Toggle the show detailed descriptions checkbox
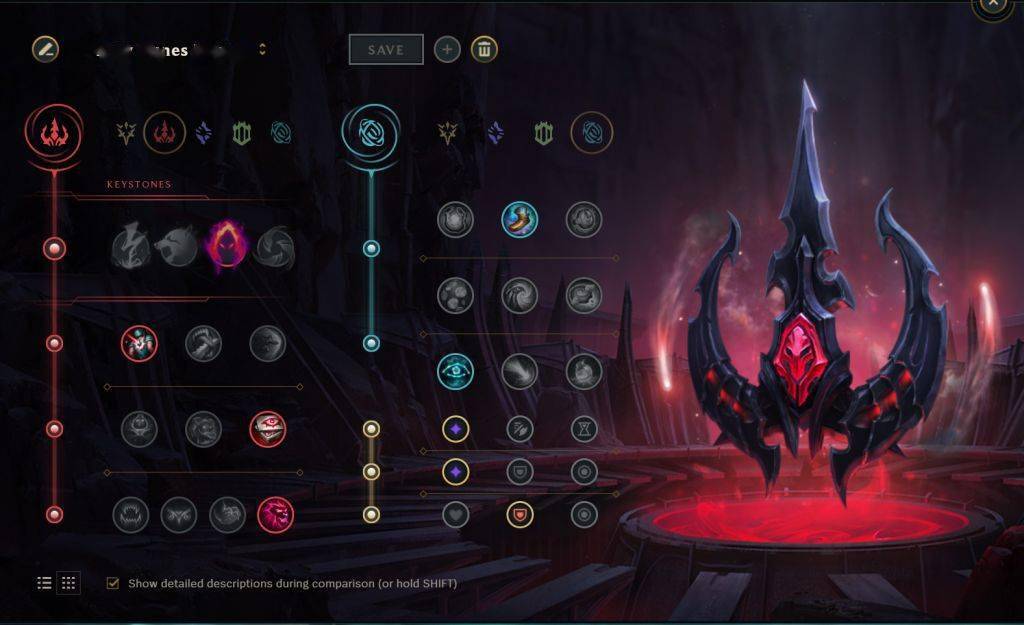Image resolution: width=1024 pixels, height=625 pixels. 113,583
